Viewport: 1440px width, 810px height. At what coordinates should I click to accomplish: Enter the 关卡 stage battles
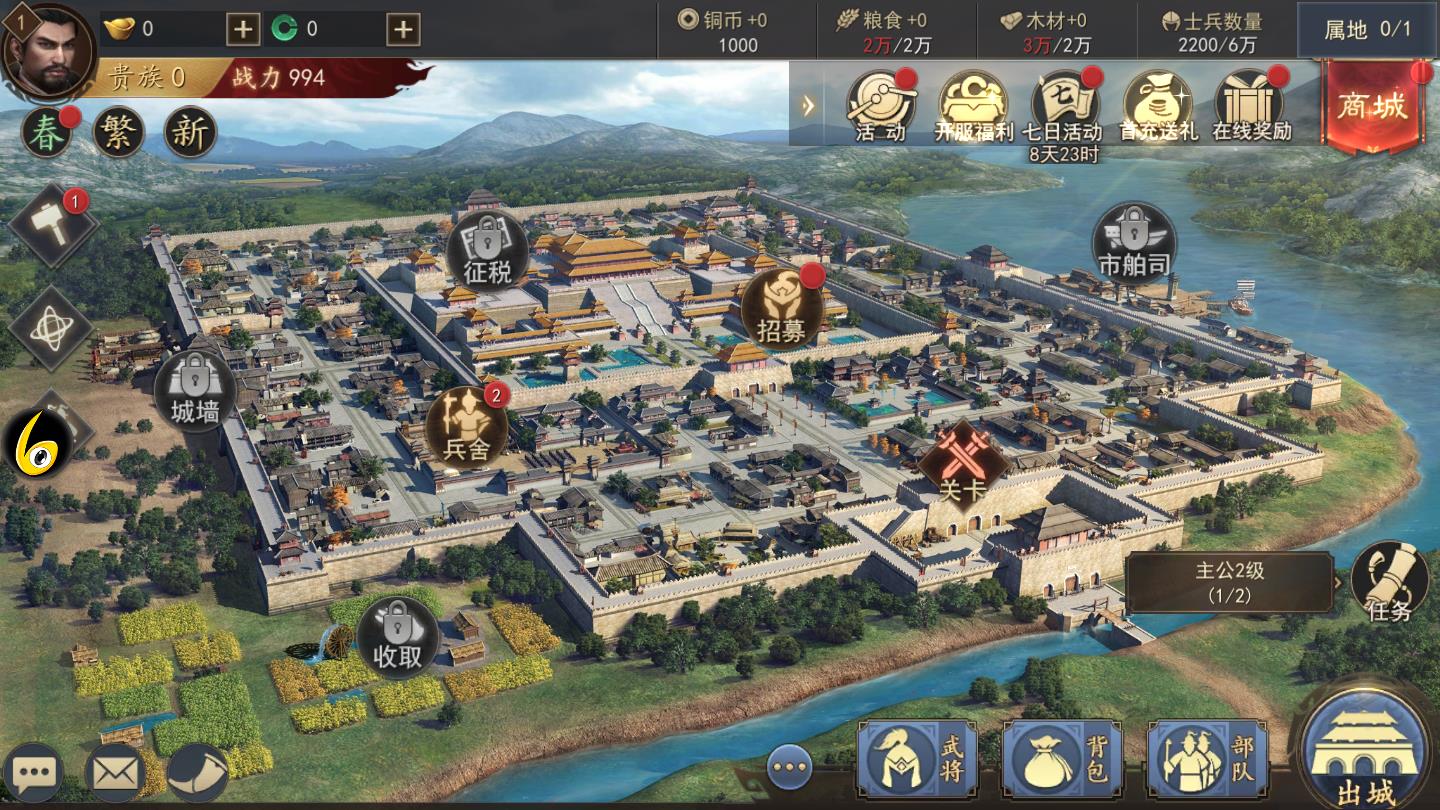963,466
